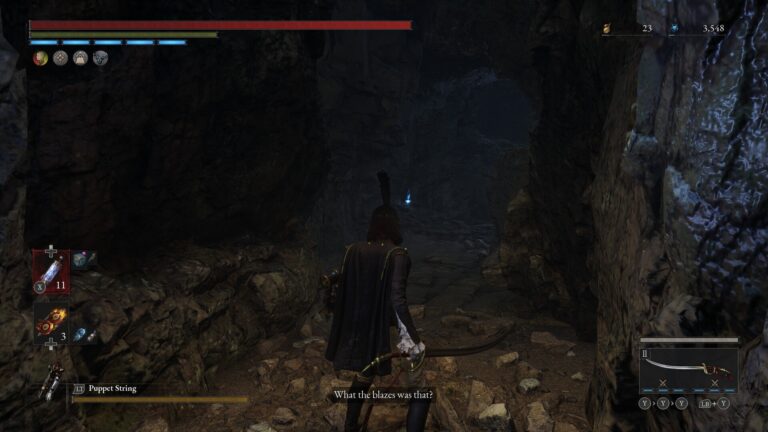The image size is (768, 432).
Task: Click the bell-shaped status buff icon
Action: pyautogui.click(x=80, y=58)
